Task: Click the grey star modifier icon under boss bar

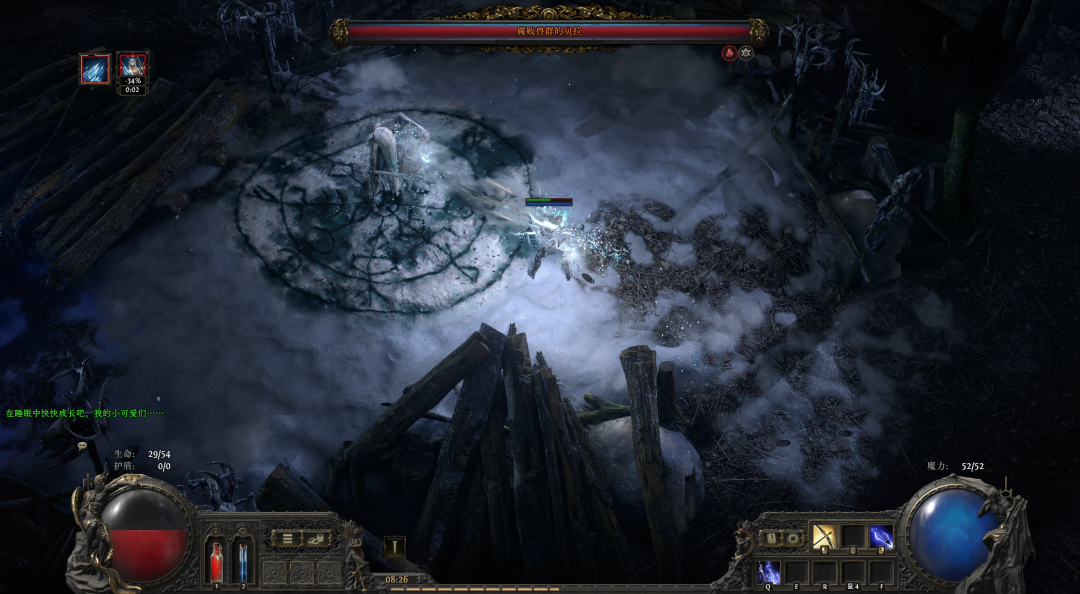Action: (746, 53)
